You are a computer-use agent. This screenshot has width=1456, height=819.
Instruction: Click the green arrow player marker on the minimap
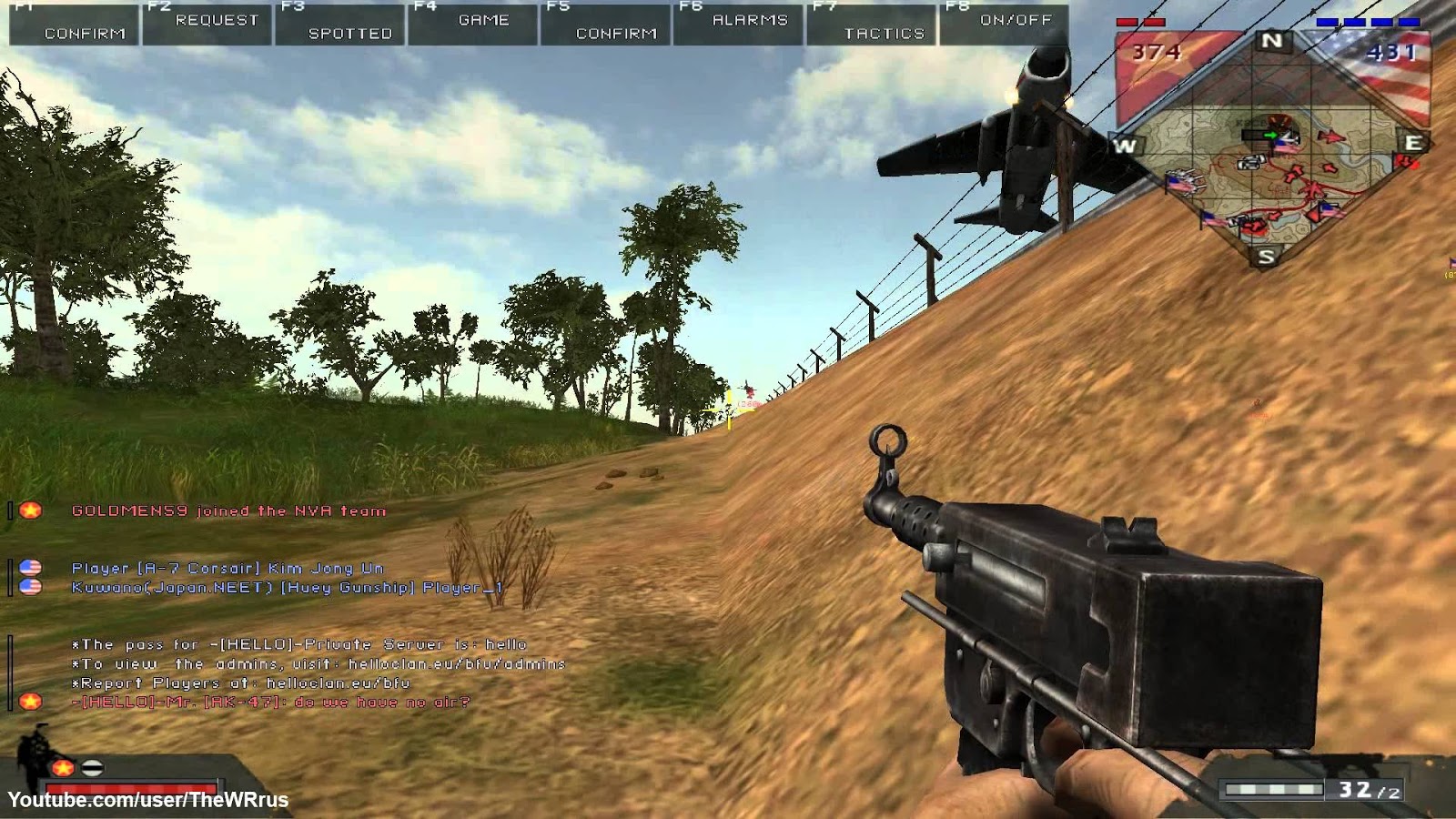tap(1271, 136)
